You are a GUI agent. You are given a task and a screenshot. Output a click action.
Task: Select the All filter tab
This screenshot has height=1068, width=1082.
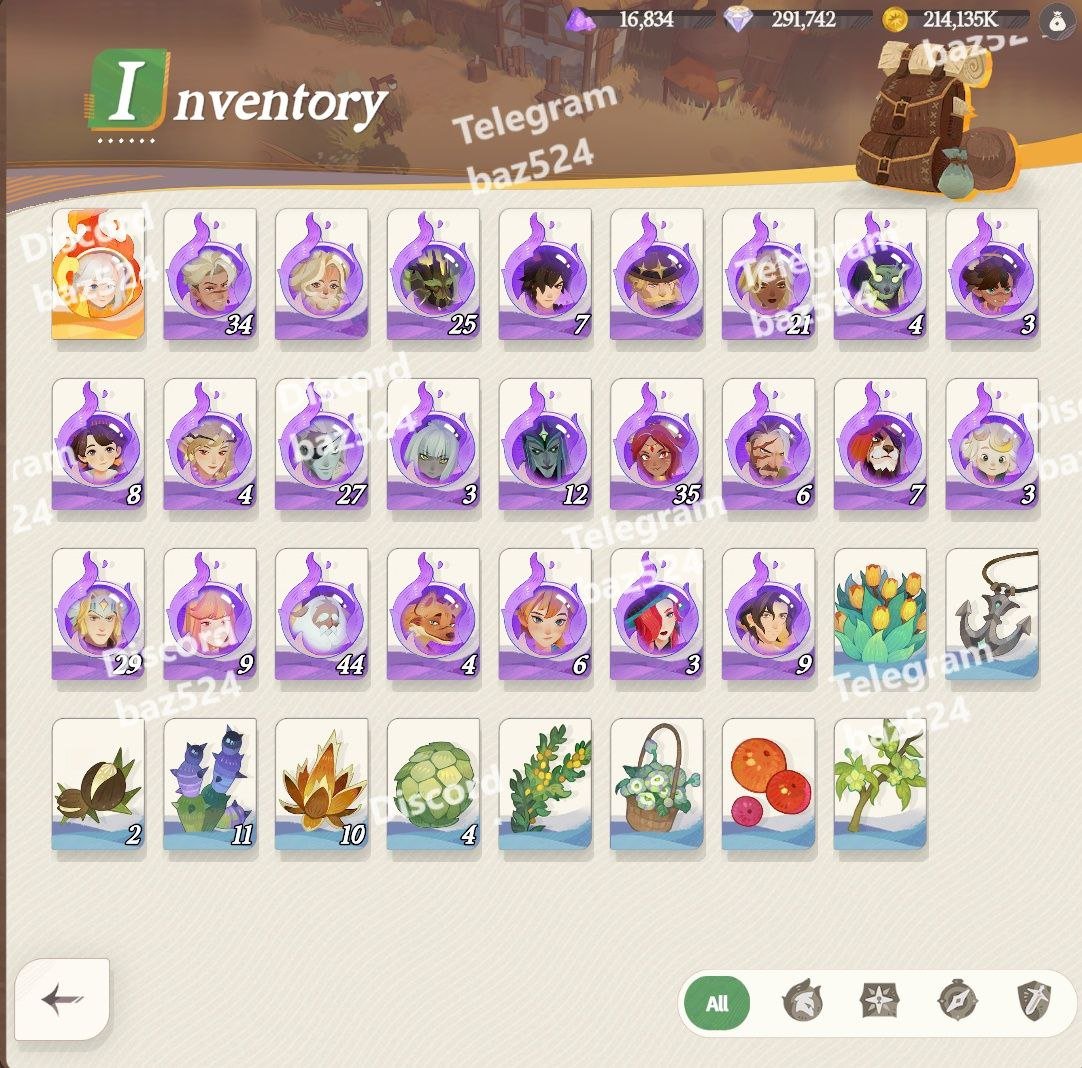(x=716, y=1003)
